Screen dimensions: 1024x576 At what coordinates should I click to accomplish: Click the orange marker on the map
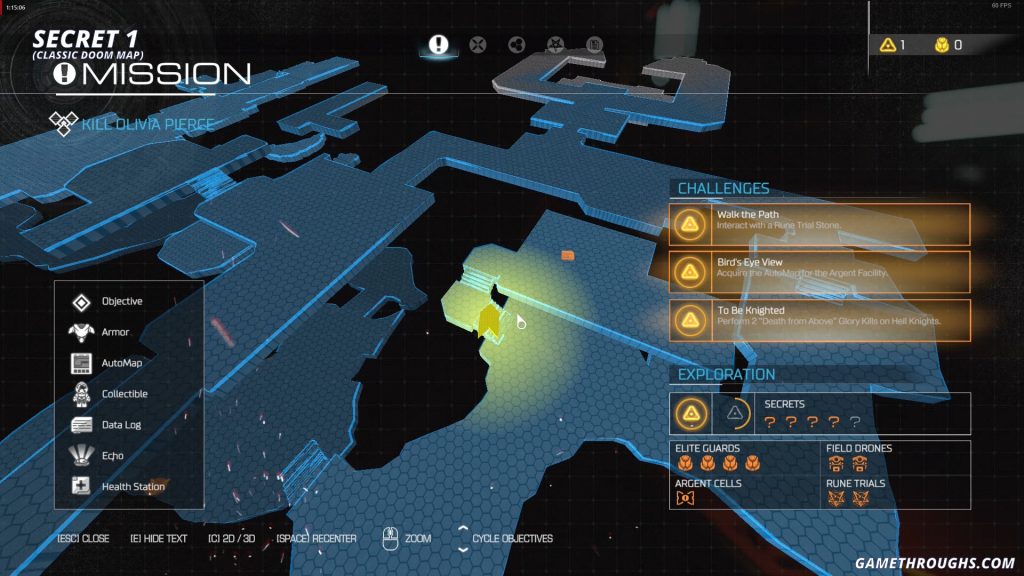tap(568, 256)
